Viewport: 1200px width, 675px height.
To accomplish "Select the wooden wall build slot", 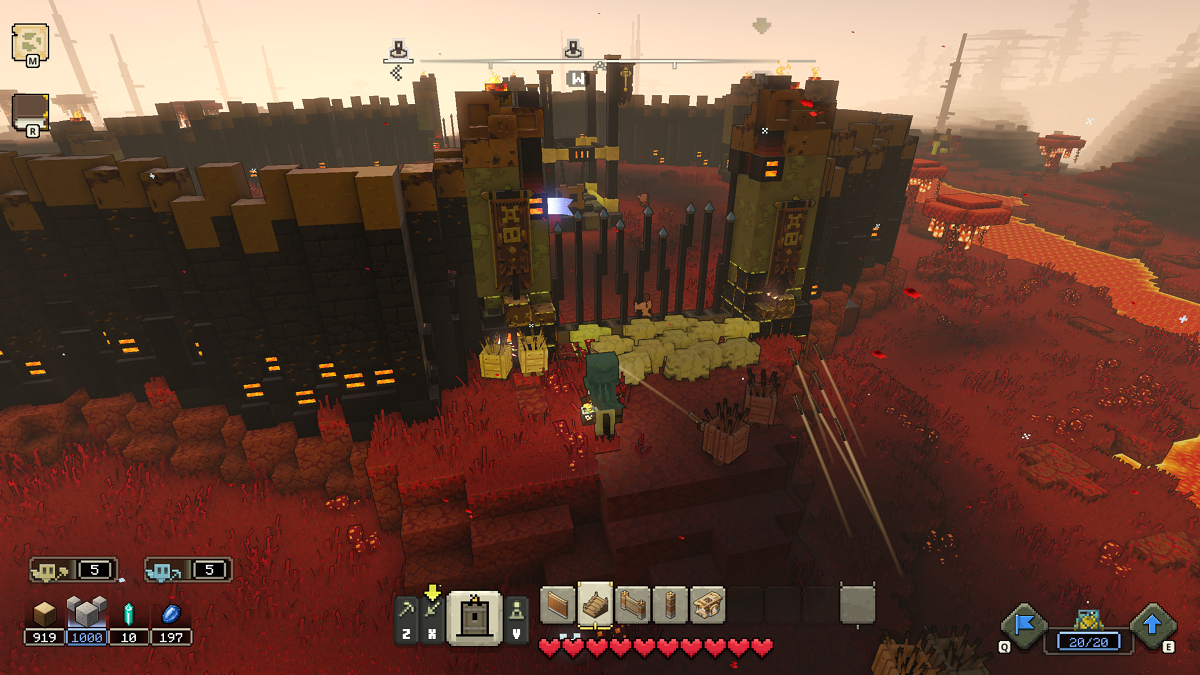I will pyautogui.click(x=559, y=605).
